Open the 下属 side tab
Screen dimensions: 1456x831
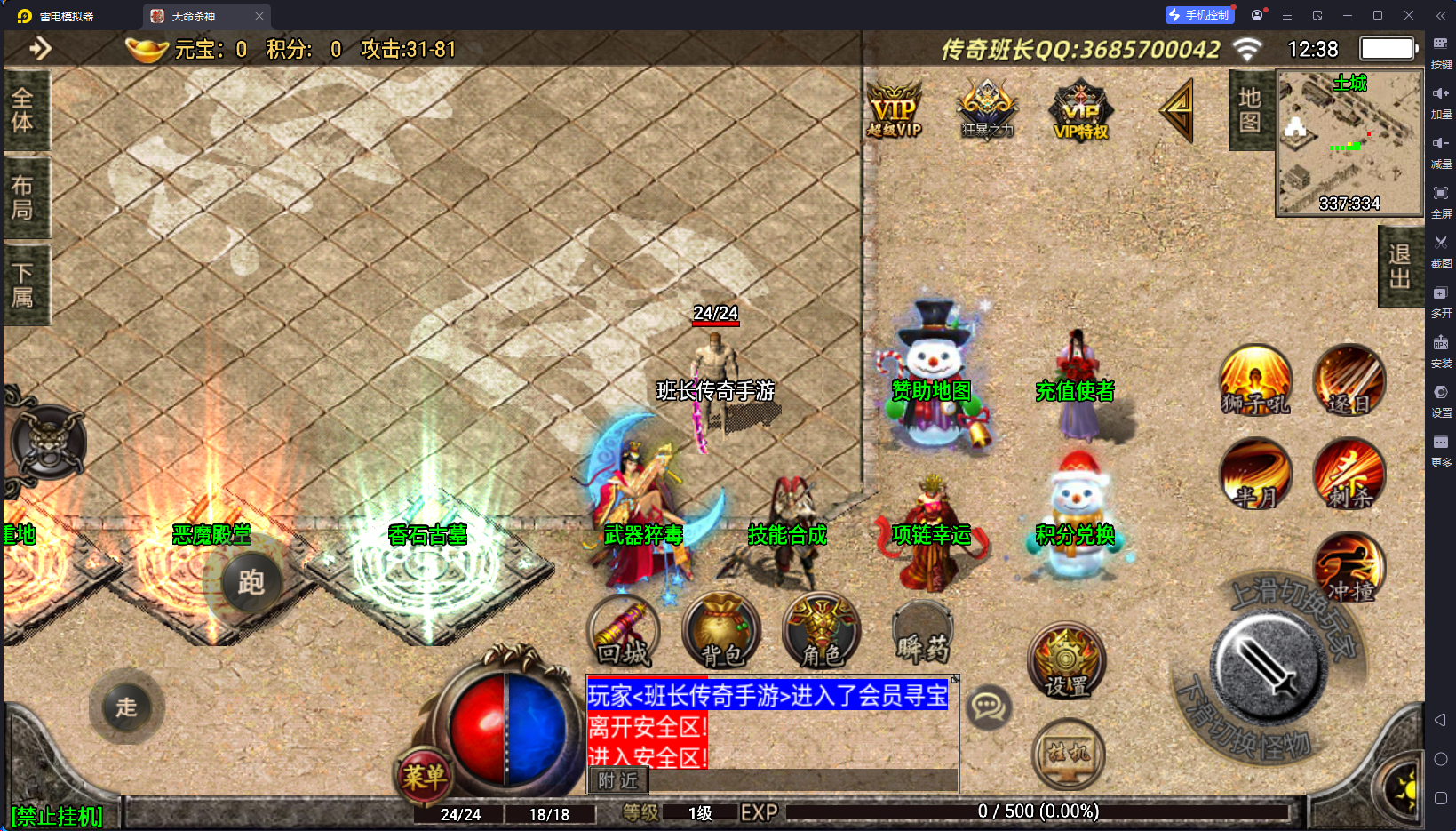(x=24, y=284)
